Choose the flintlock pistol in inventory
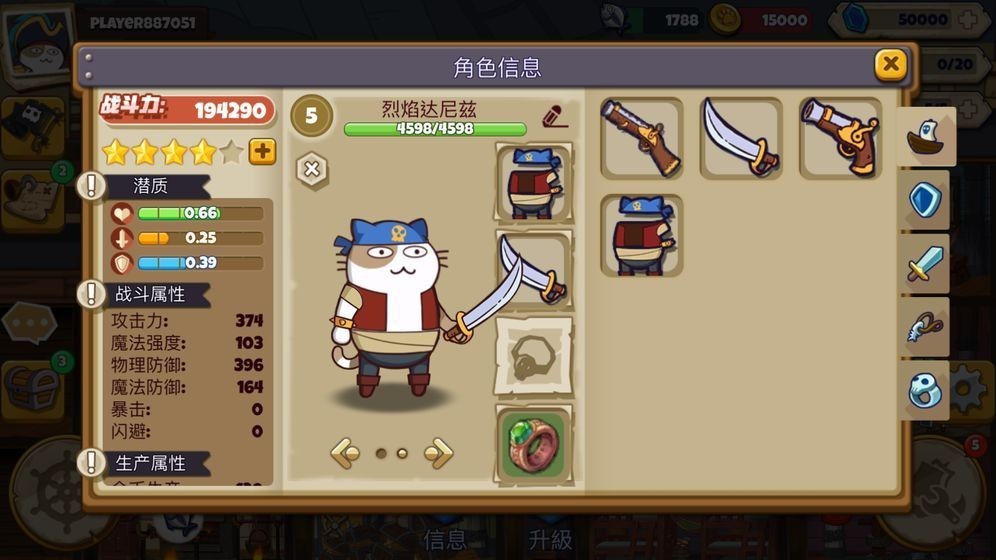The width and height of the screenshot is (996, 560). pyautogui.click(x=840, y=138)
